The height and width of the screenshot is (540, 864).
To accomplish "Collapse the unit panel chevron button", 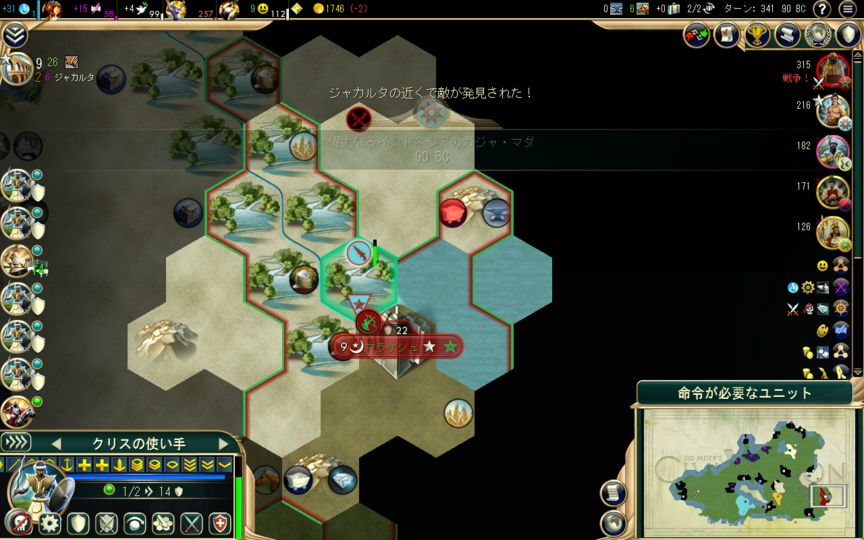I will coord(15,442).
